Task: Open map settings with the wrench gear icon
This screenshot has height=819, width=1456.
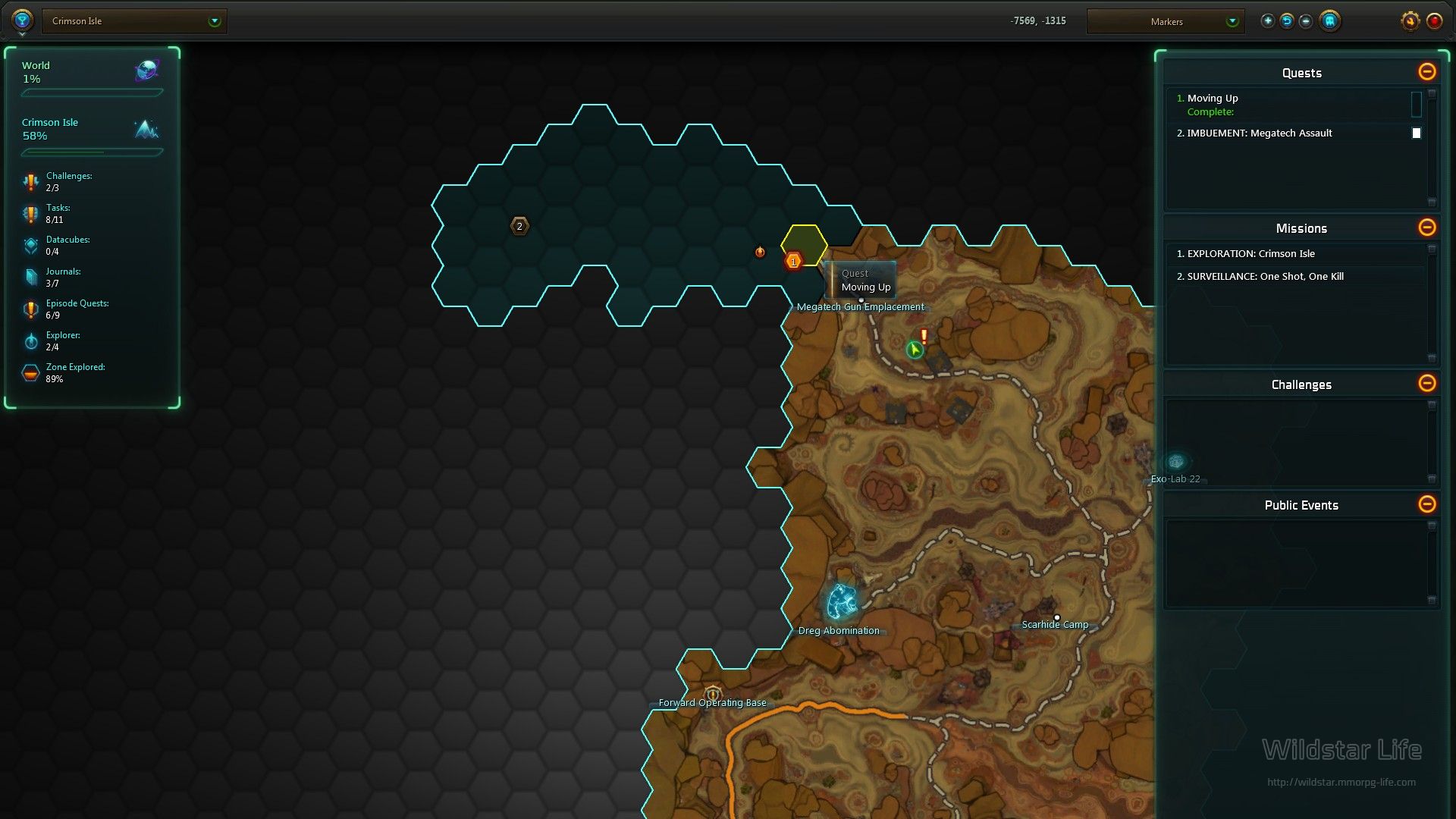Action: tap(1410, 21)
